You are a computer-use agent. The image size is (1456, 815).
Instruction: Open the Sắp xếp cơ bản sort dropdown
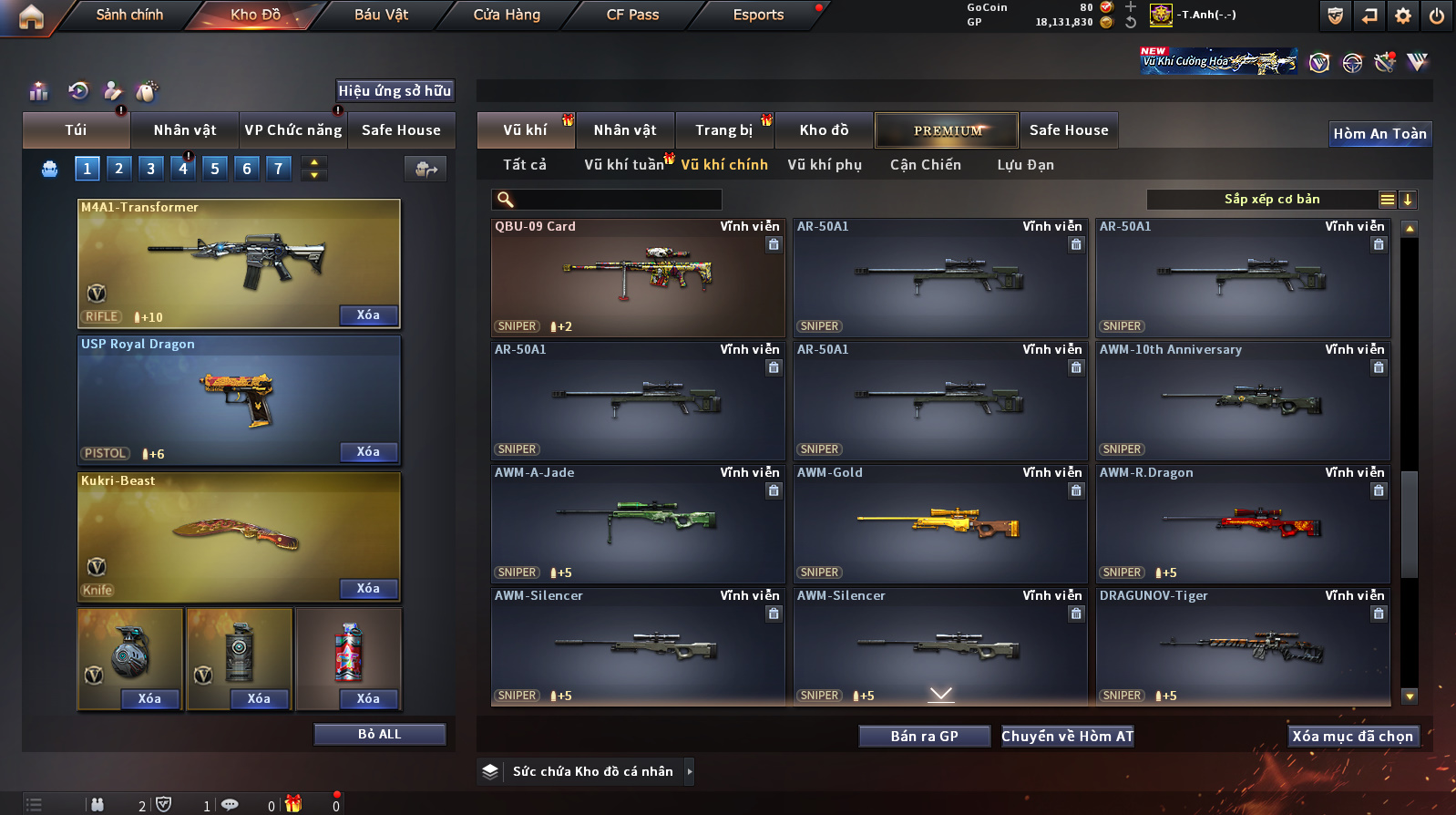(x=1272, y=200)
